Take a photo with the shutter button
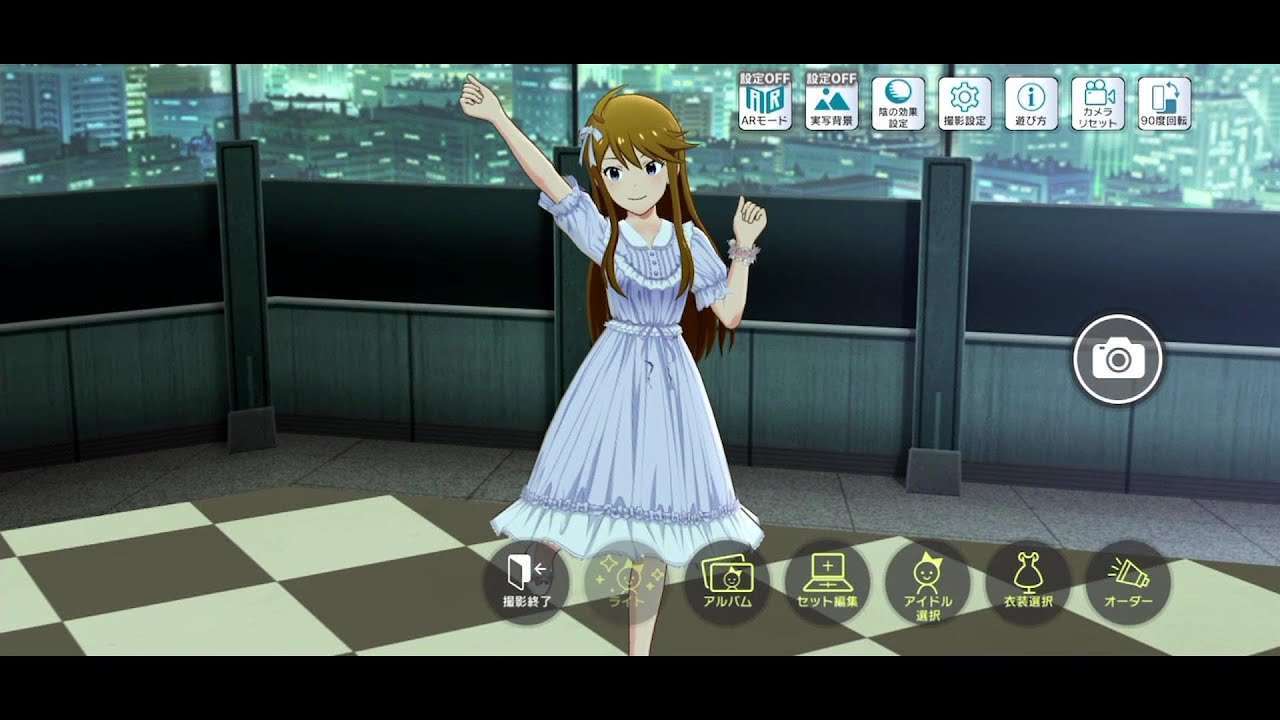The image size is (1280, 720). (x=1118, y=359)
